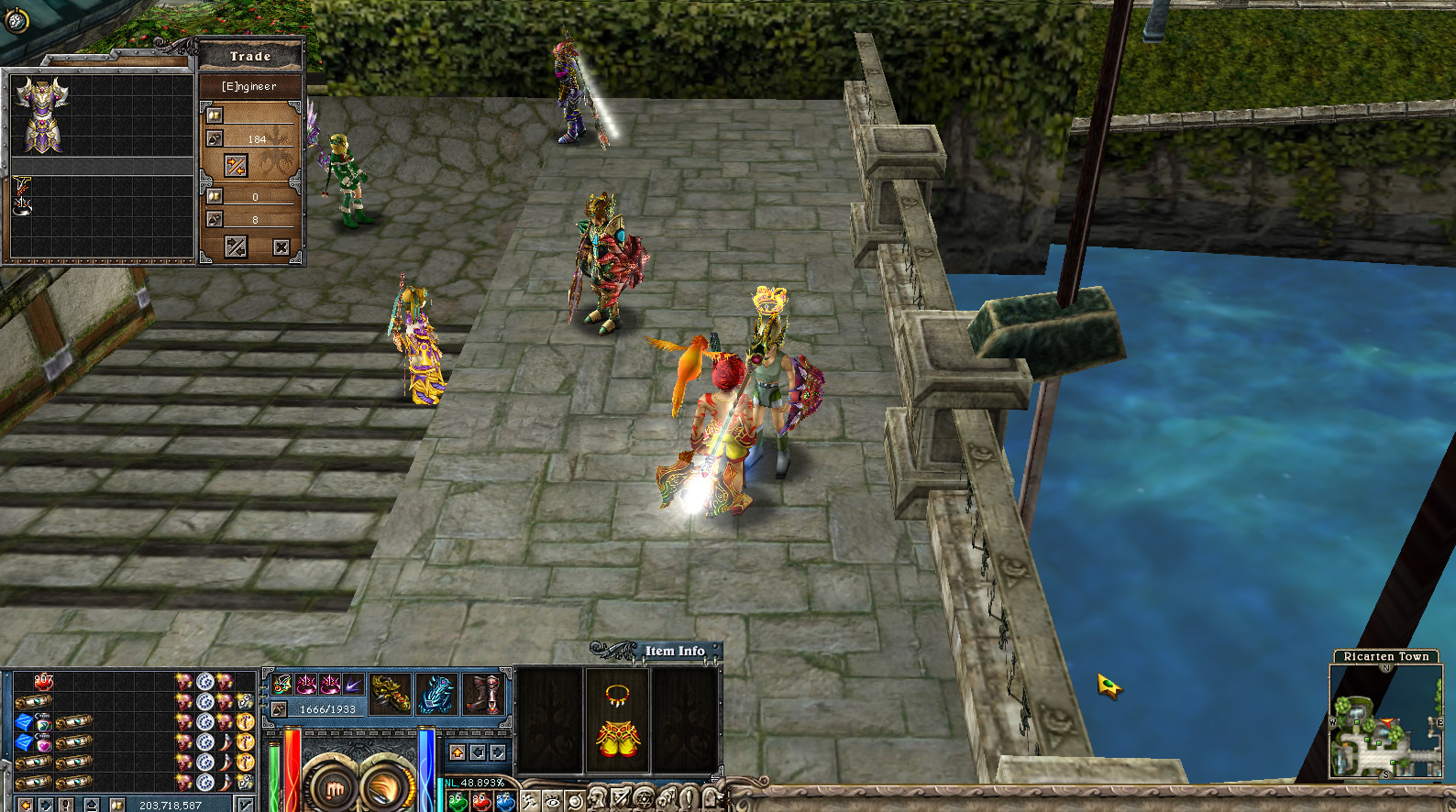The image size is (1456, 812).
Task: Pick the ring item in your trade offer
Action: (x=22, y=206)
